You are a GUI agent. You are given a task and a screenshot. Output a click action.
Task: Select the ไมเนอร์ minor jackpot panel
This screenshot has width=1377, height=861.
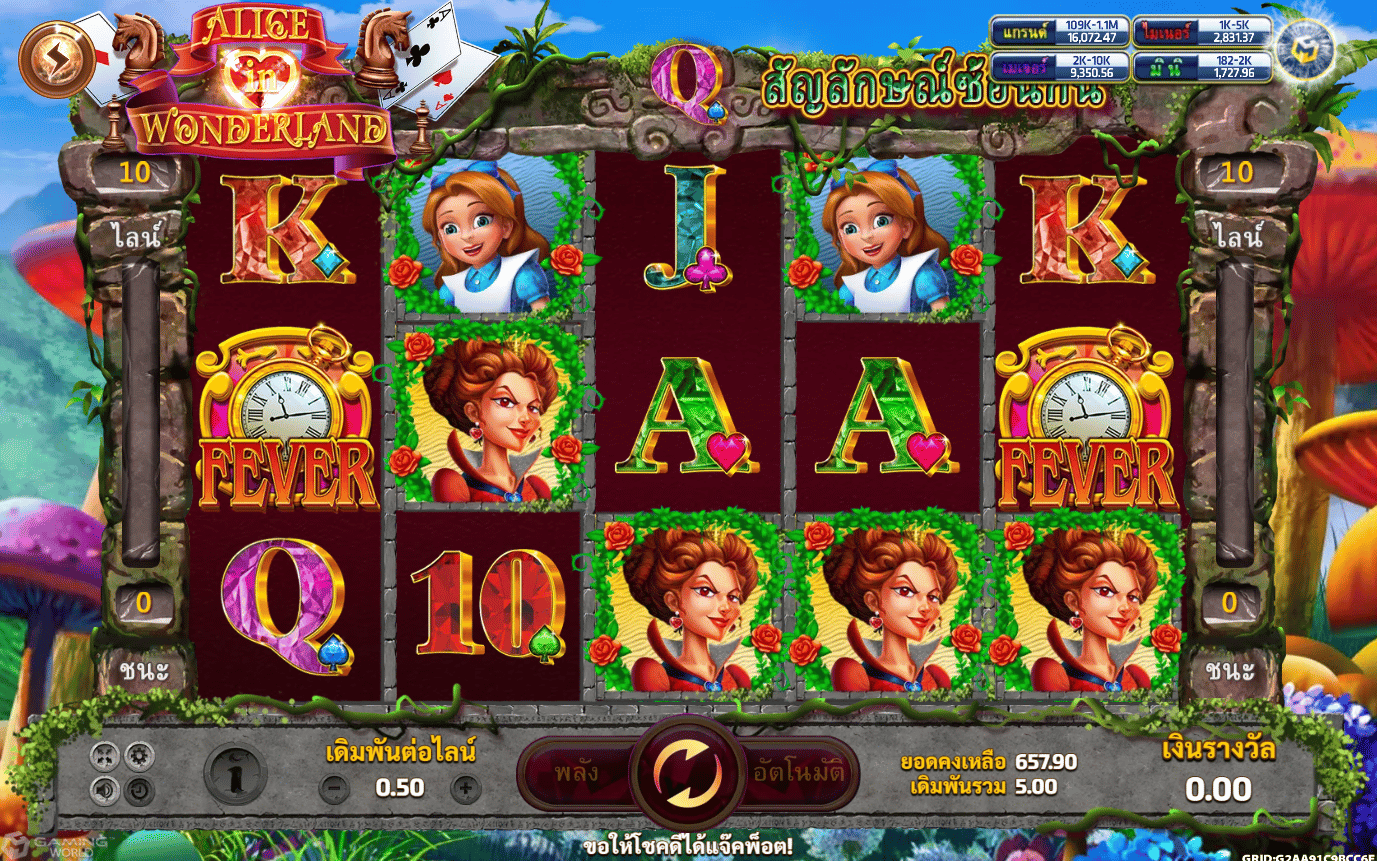1201,31
